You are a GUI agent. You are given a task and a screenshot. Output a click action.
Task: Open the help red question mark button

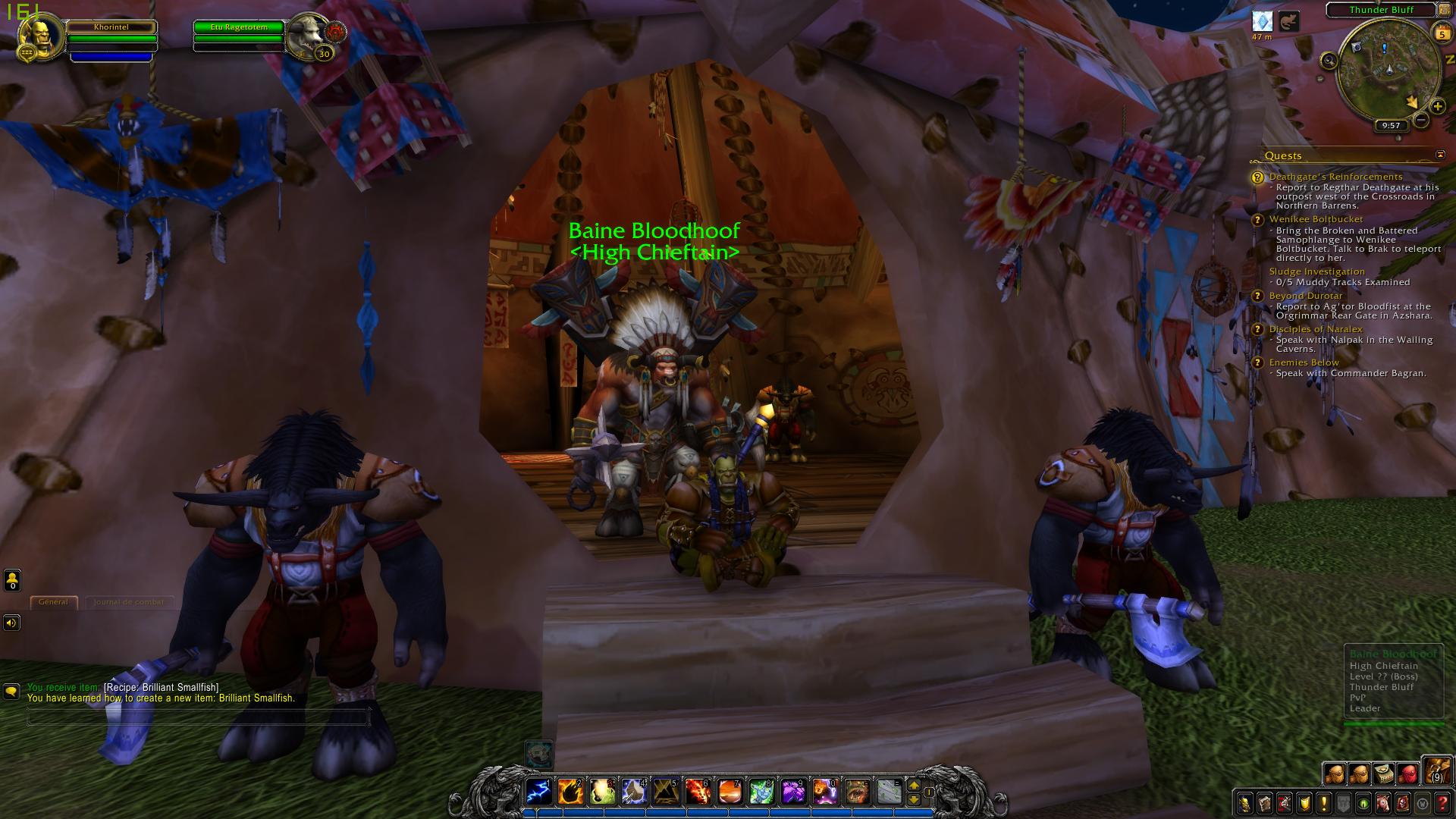pos(1442,803)
